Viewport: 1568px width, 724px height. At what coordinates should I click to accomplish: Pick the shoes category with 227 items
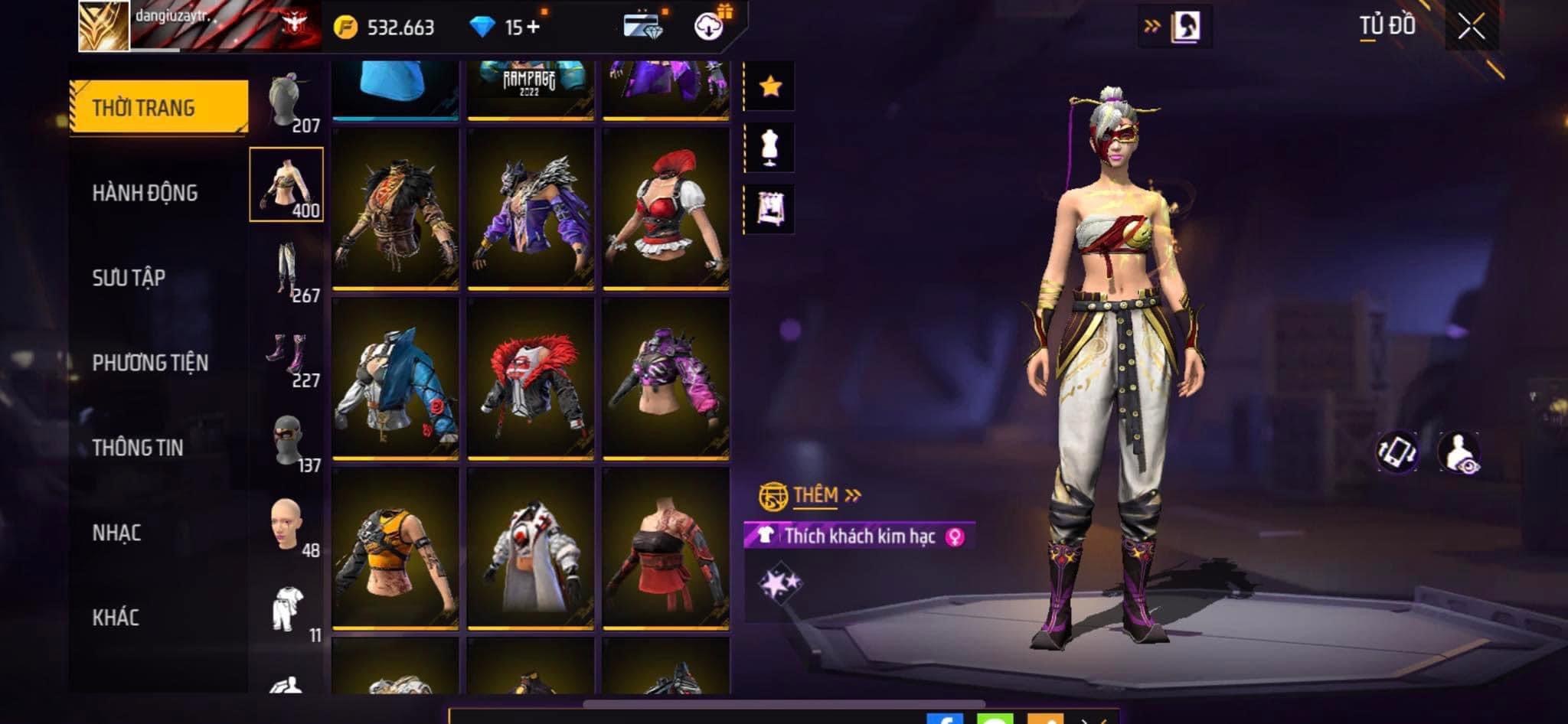click(287, 357)
